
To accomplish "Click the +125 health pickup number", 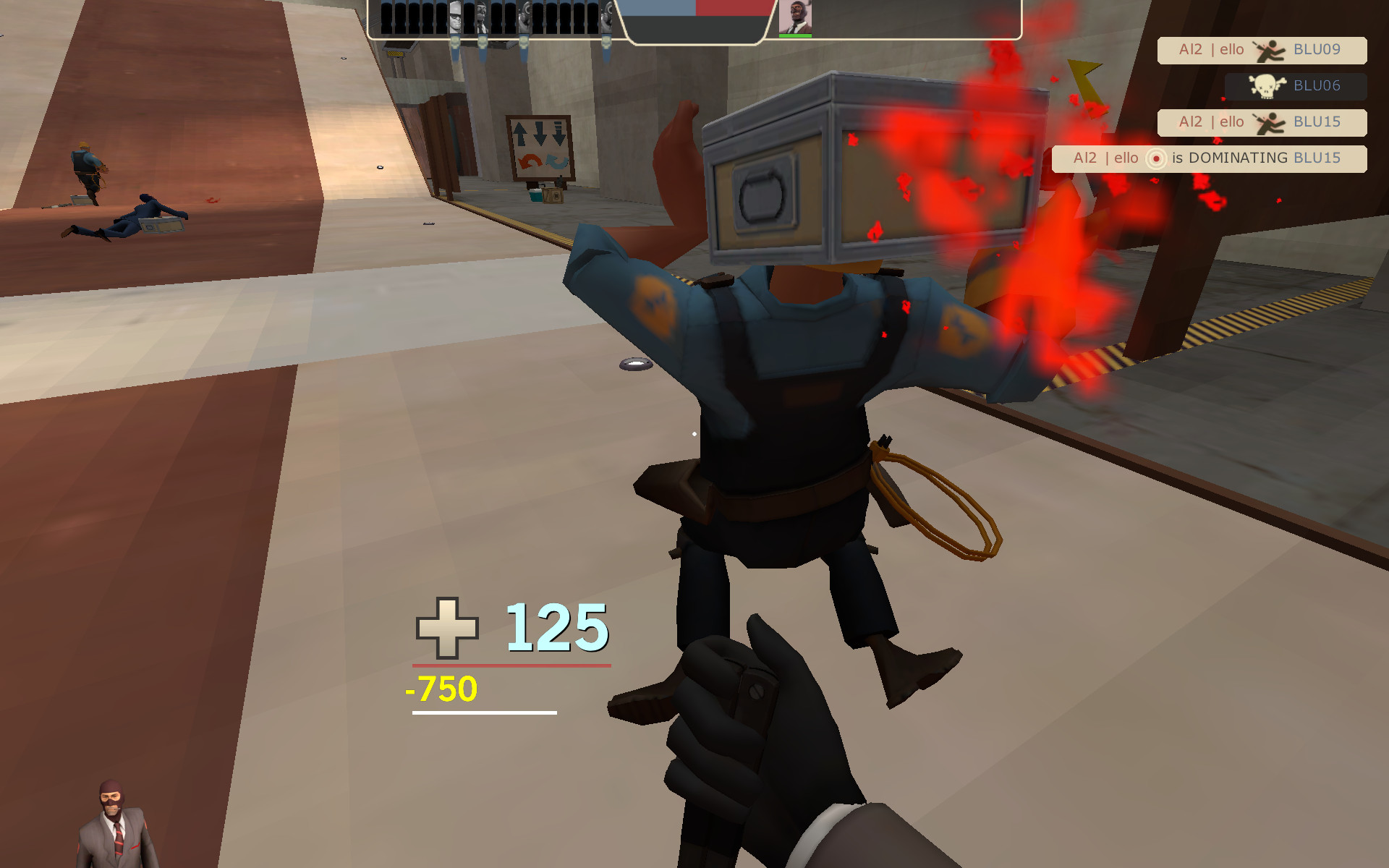I will pos(557,629).
